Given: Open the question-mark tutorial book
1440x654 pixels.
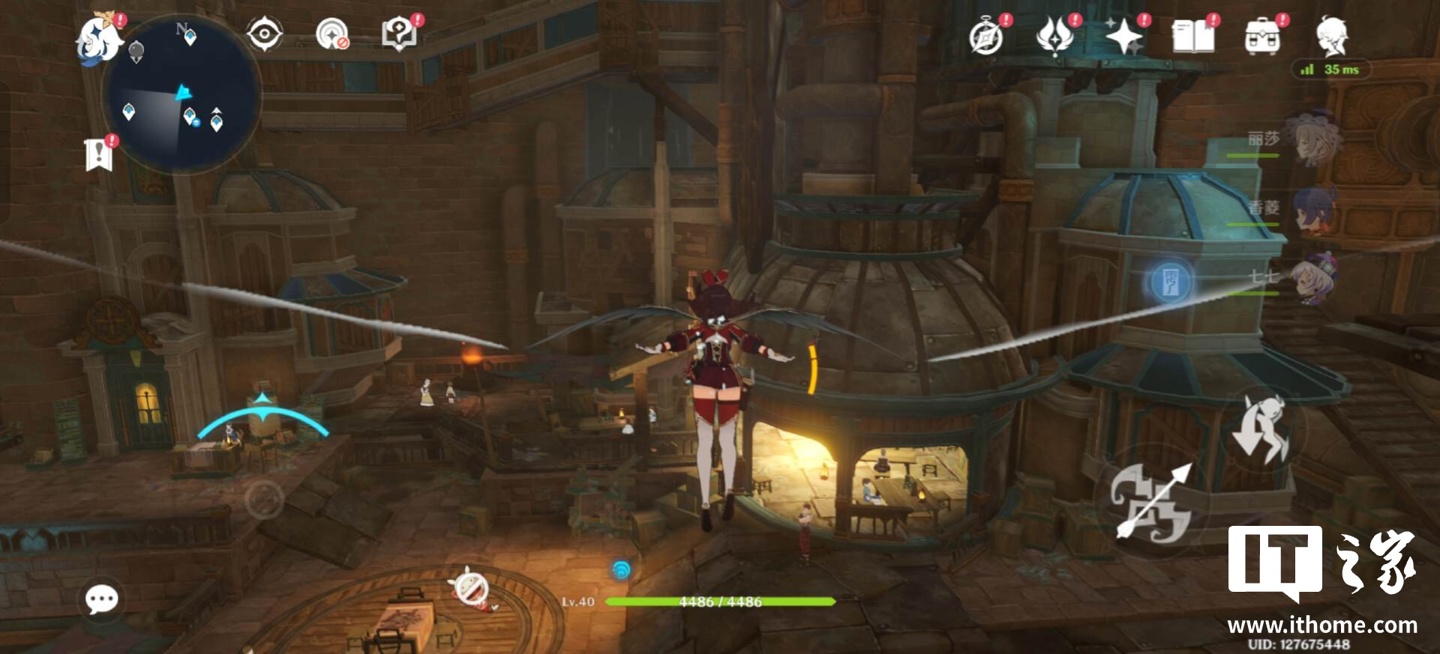Looking at the screenshot, I should pyautogui.click(x=399, y=35).
